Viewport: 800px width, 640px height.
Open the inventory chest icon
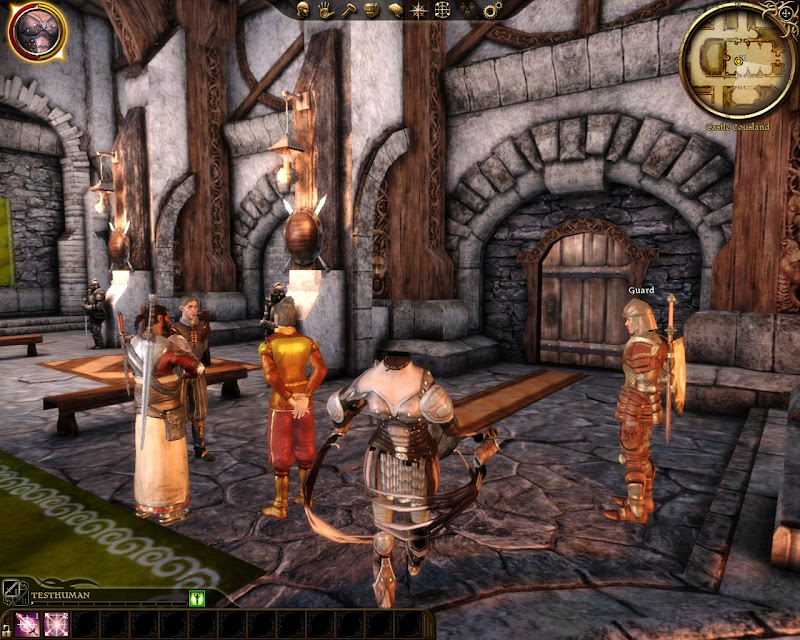371,9
